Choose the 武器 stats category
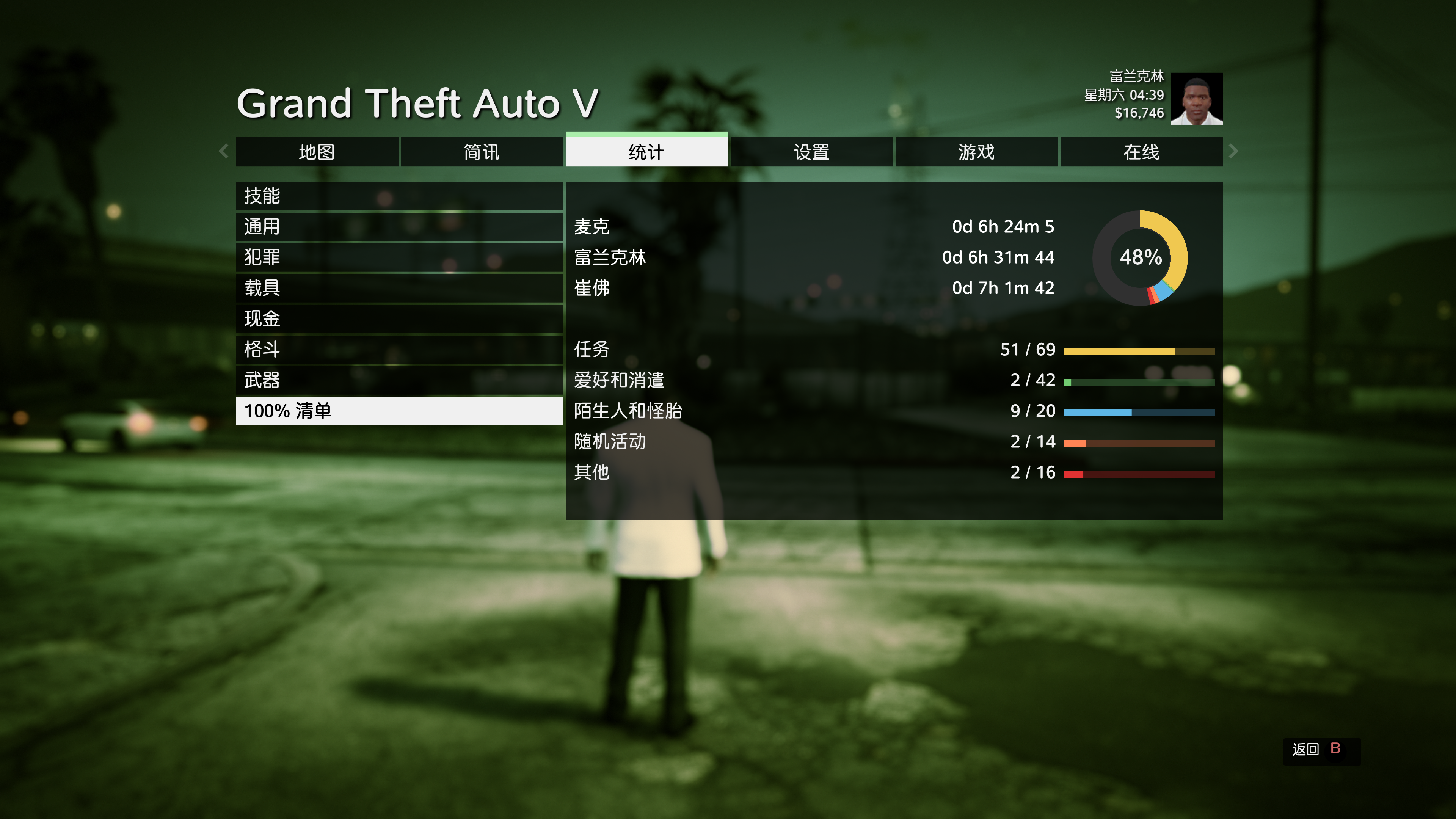 click(399, 380)
